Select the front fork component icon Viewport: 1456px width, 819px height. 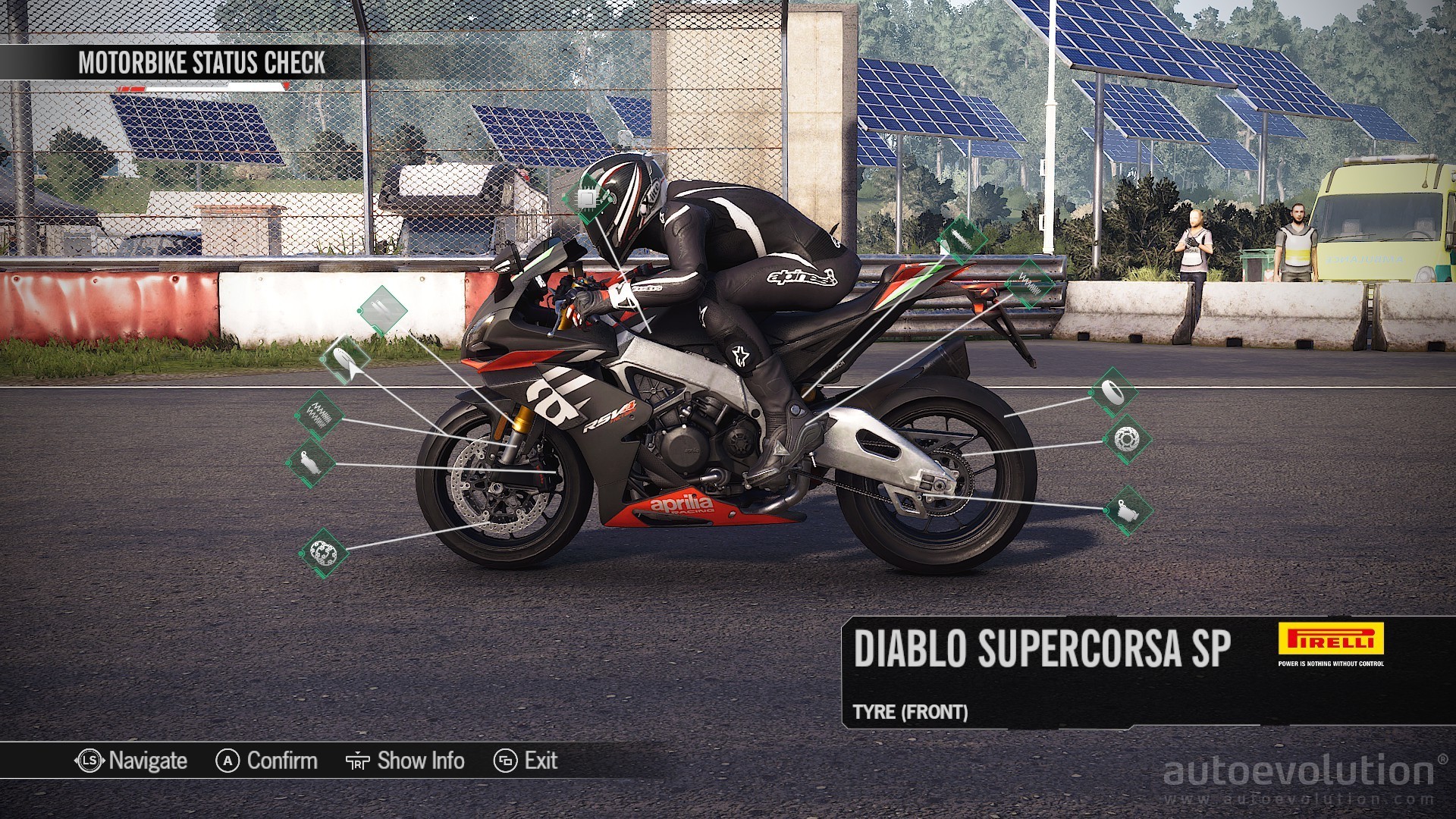pos(383,310)
